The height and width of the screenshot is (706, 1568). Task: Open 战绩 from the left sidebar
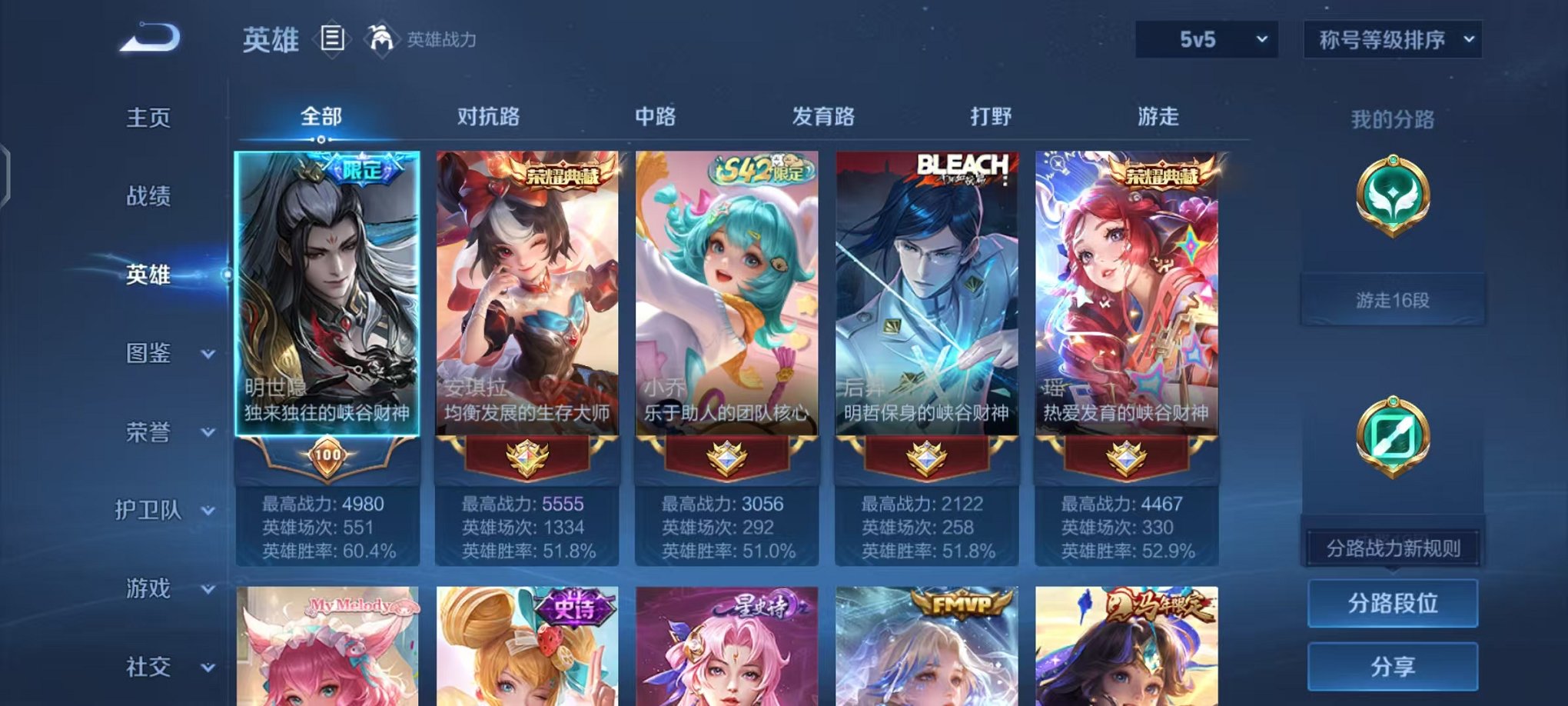click(x=150, y=196)
